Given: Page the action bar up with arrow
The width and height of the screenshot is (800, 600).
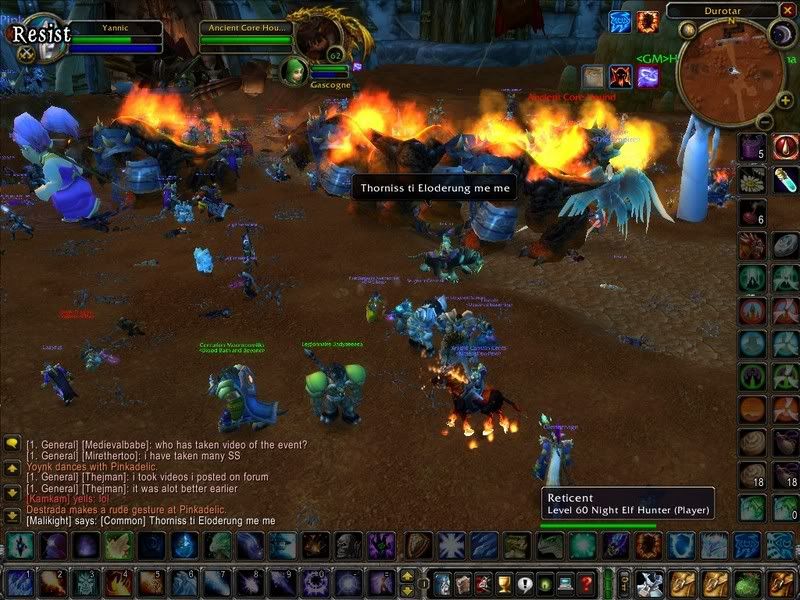Looking at the screenshot, I should 407,575.
